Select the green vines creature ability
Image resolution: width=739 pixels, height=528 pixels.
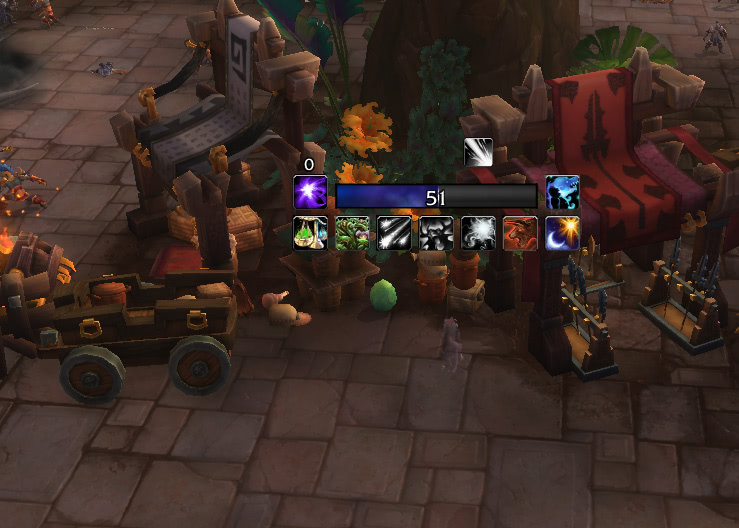[352, 233]
